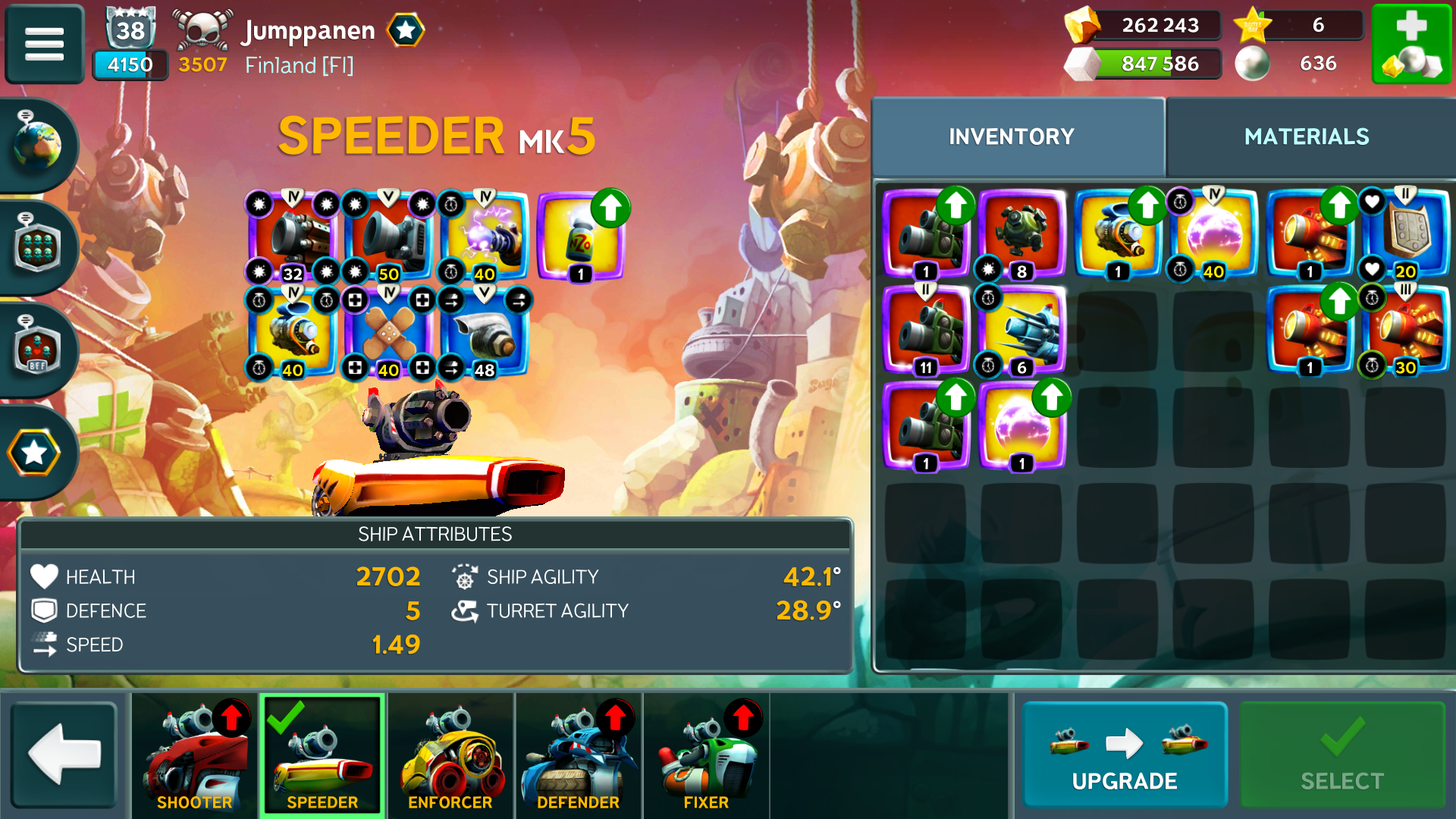
Task: Open the green add currency shop button
Action: click(1410, 44)
